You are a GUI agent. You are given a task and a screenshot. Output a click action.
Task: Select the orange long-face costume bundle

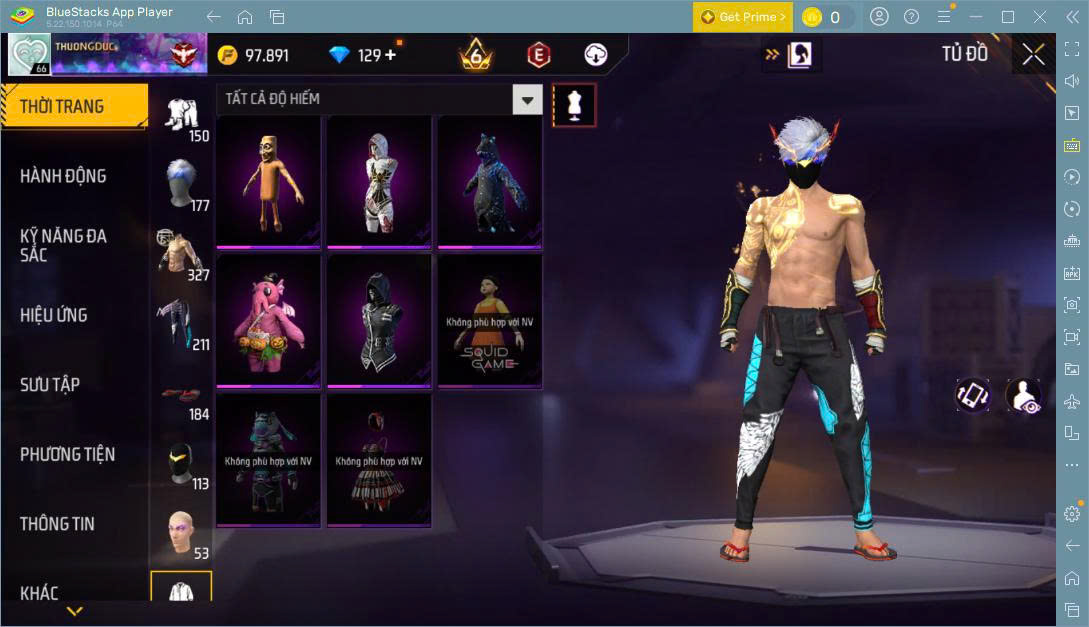[268, 182]
